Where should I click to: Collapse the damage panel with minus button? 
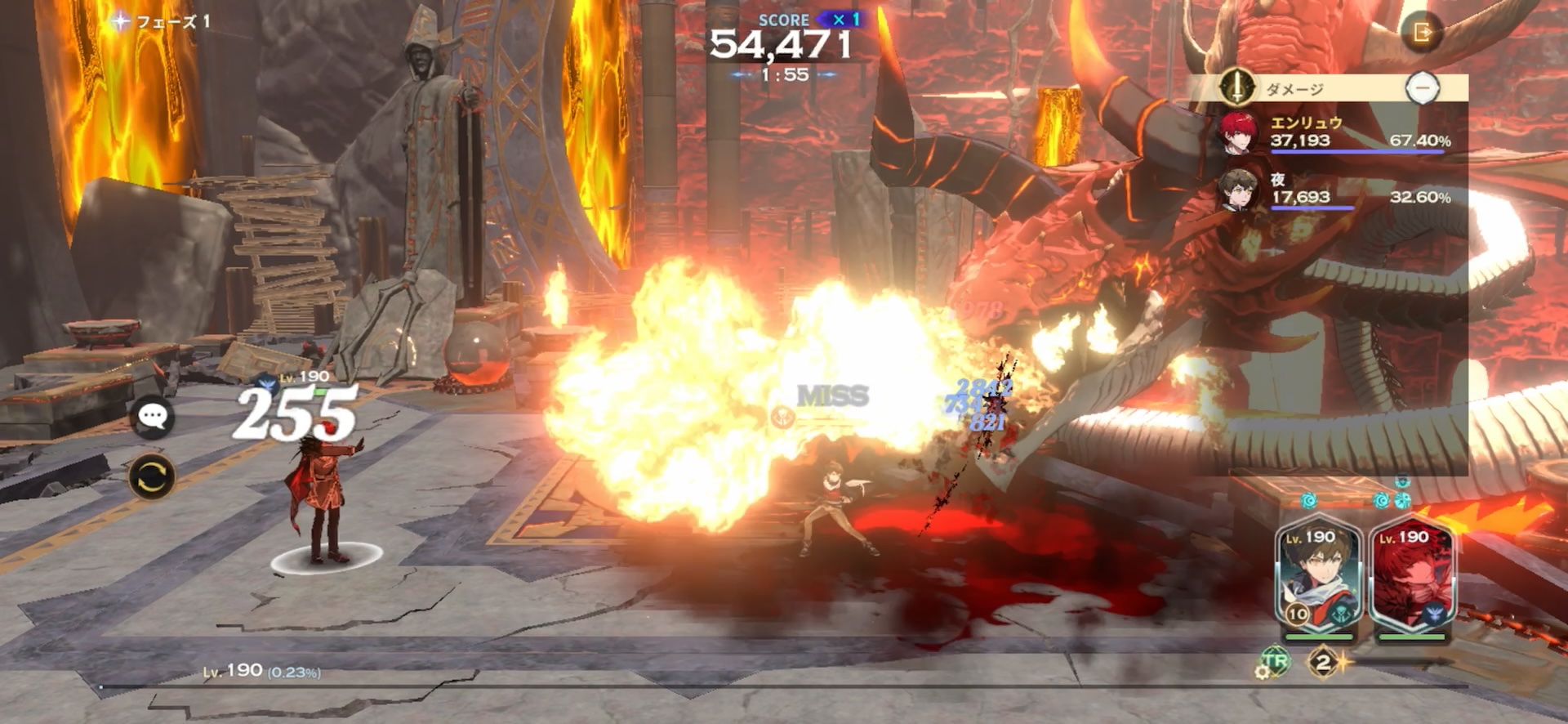(1423, 87)
